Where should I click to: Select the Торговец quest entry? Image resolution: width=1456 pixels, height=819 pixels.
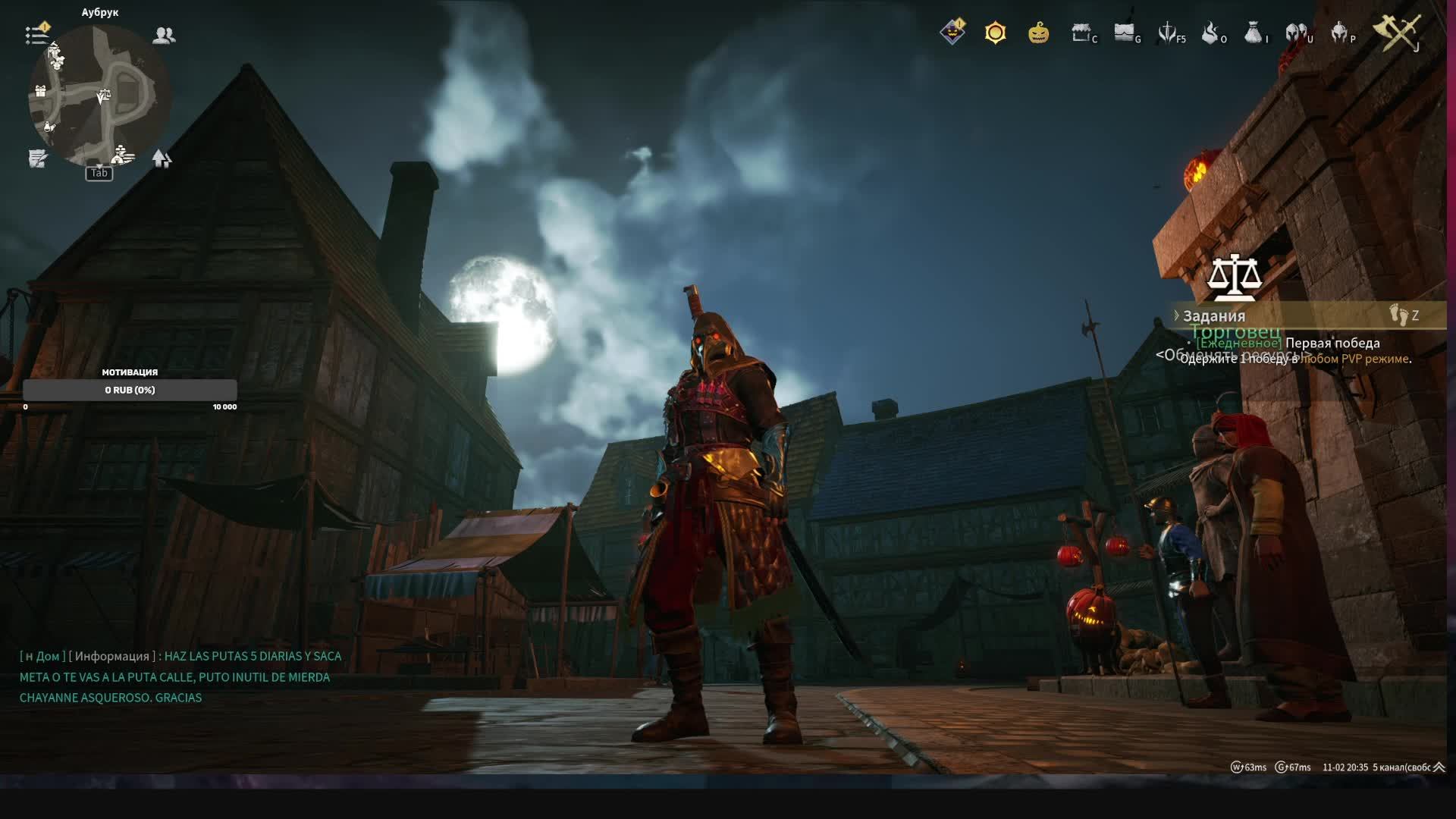click(x=1236, y=331)
